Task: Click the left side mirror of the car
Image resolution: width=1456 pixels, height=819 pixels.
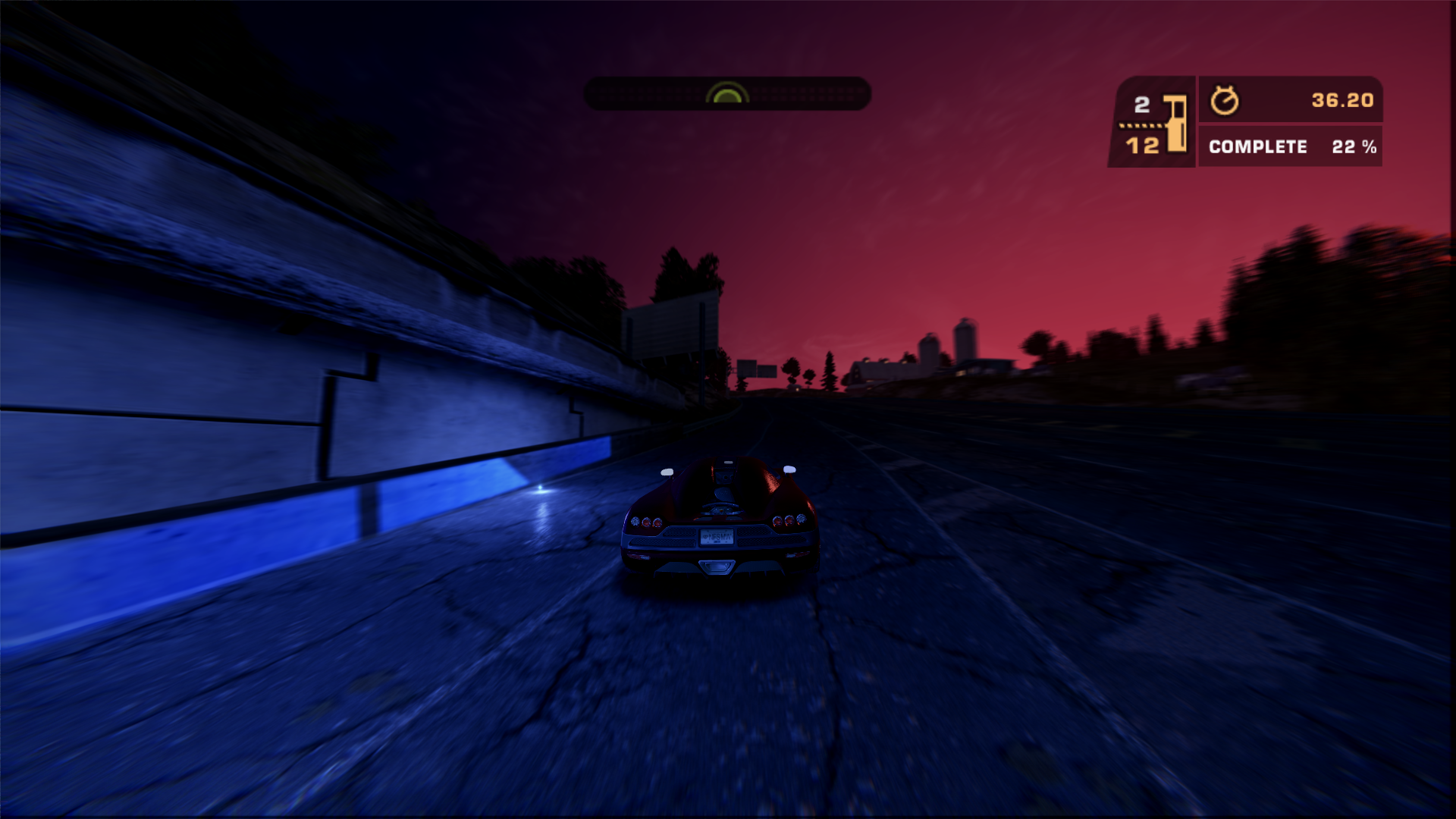Action: coord(667,473)
